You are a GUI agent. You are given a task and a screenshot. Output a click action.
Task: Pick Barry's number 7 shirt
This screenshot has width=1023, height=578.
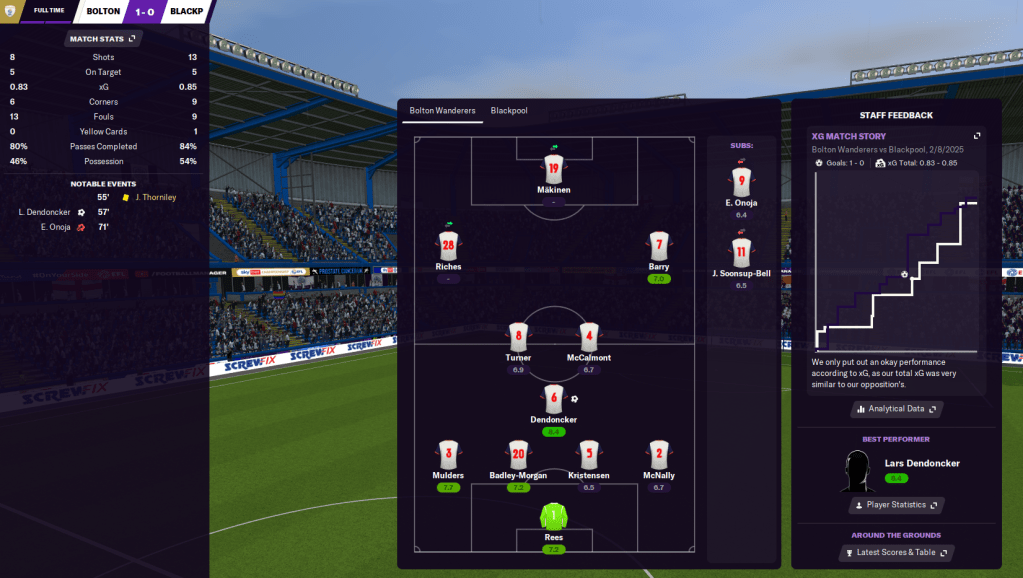tap(658, 246)
